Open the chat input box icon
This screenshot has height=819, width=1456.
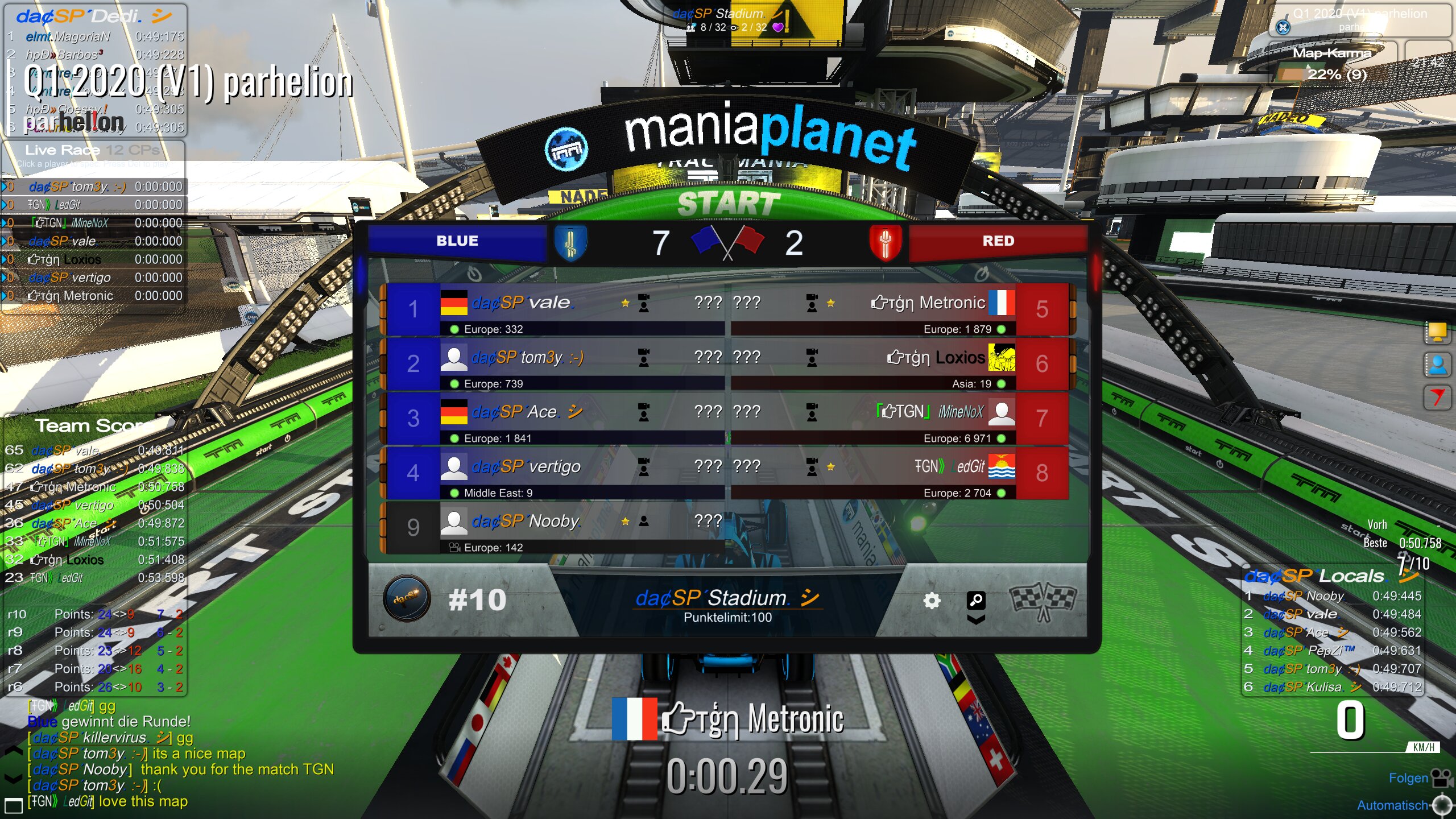13,805
